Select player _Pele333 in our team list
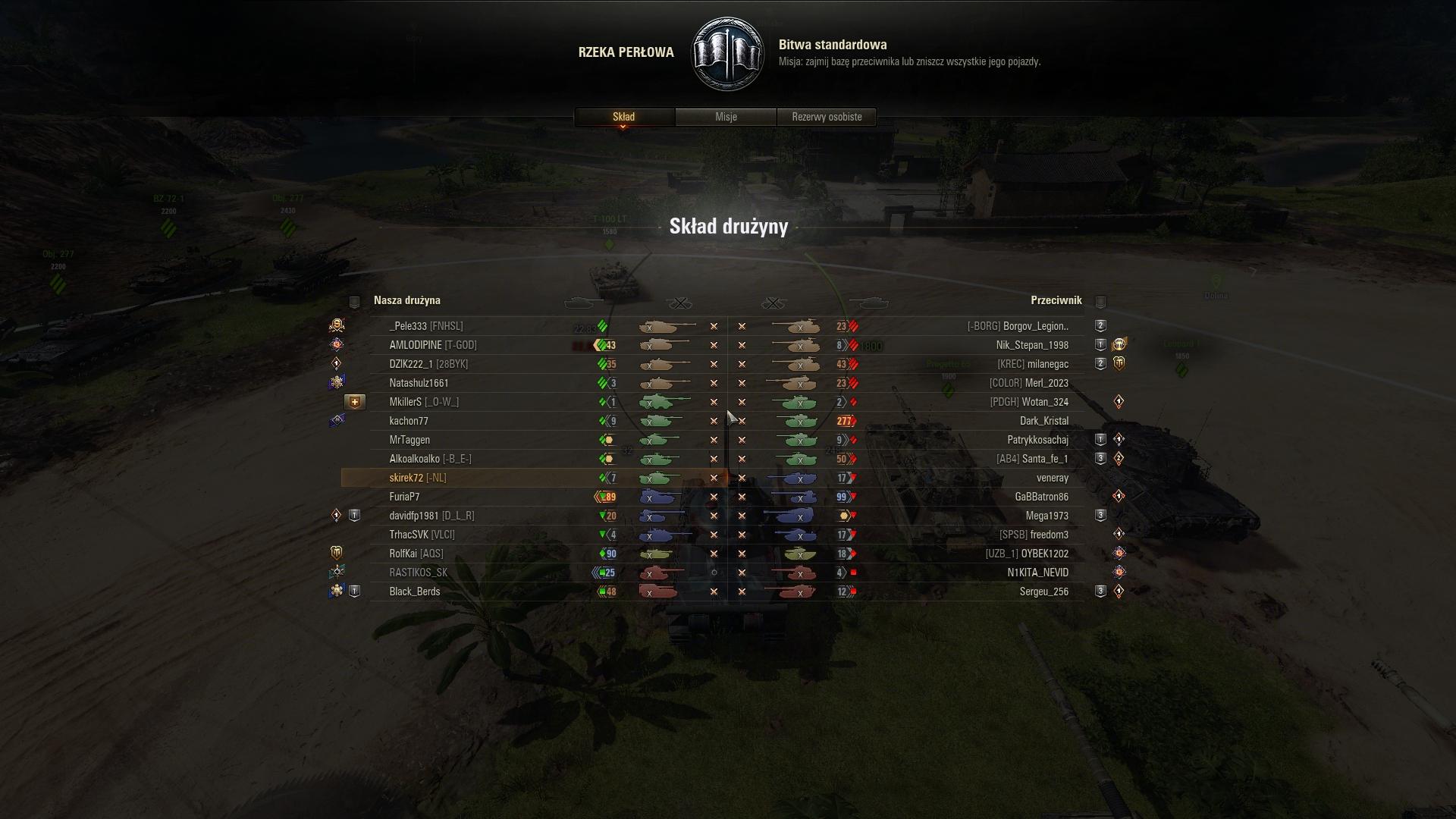 tap(425, 326)
